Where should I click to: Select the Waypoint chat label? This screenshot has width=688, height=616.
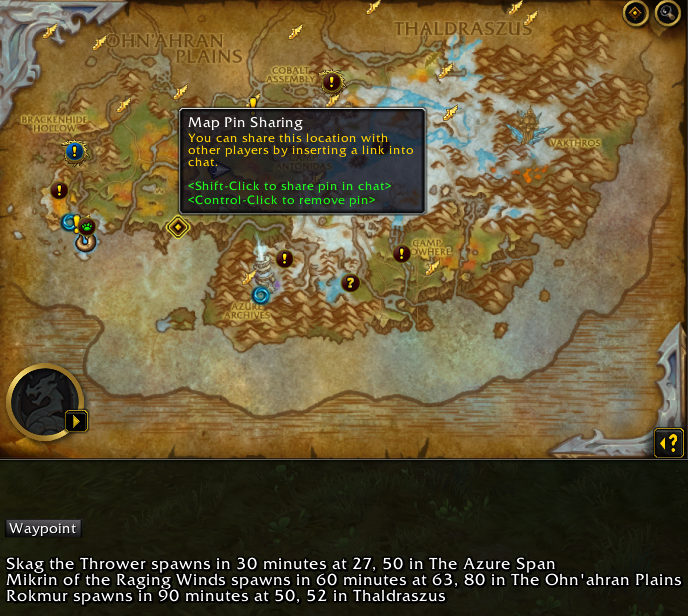pos(42,528)
